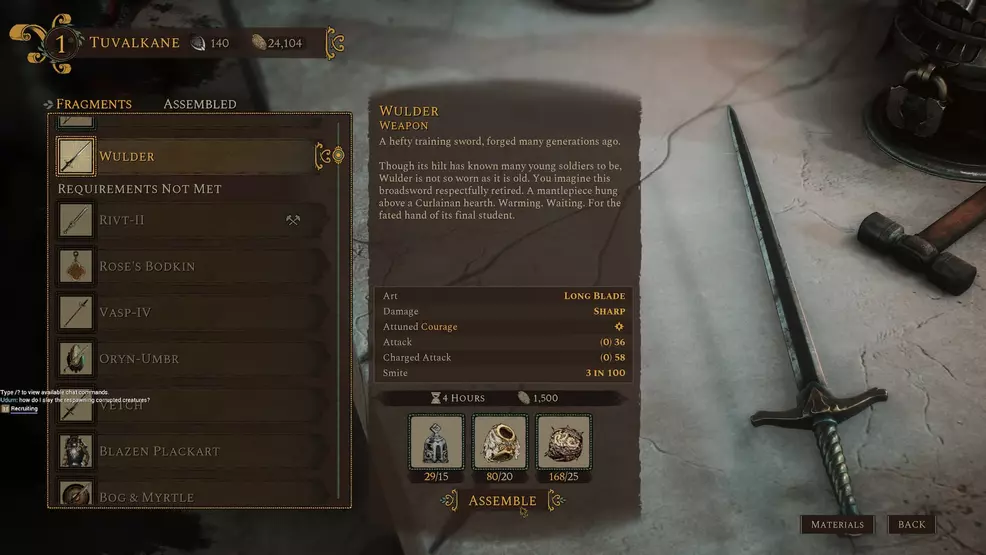
Task: Inspect the 168/25 material ingredient slot
Action: coord(564,441)
